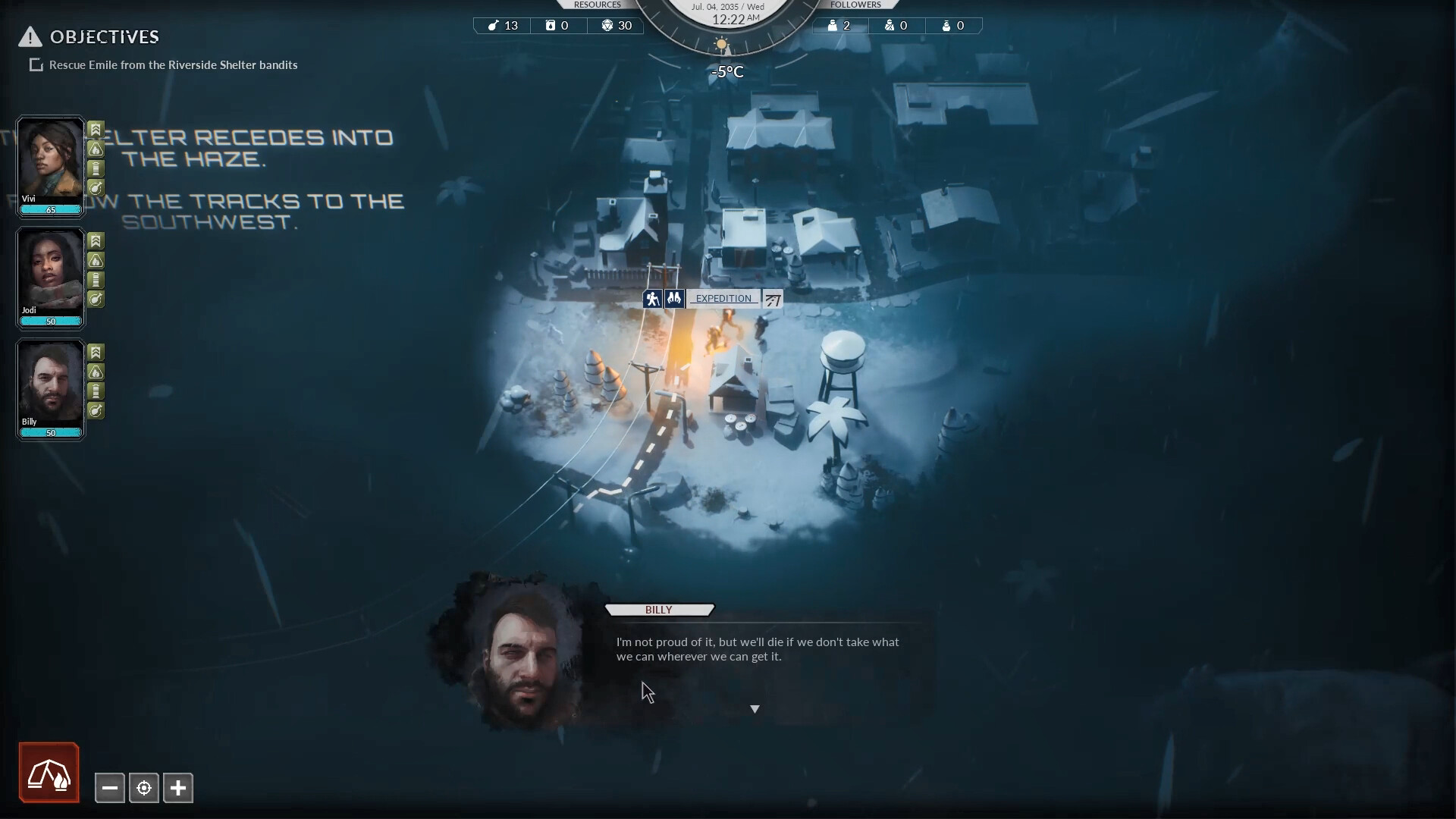Expand Billy's dialogue with the down arrow
The height and width of the screenshot is (819, 1456).
click(x=755, y=708)
